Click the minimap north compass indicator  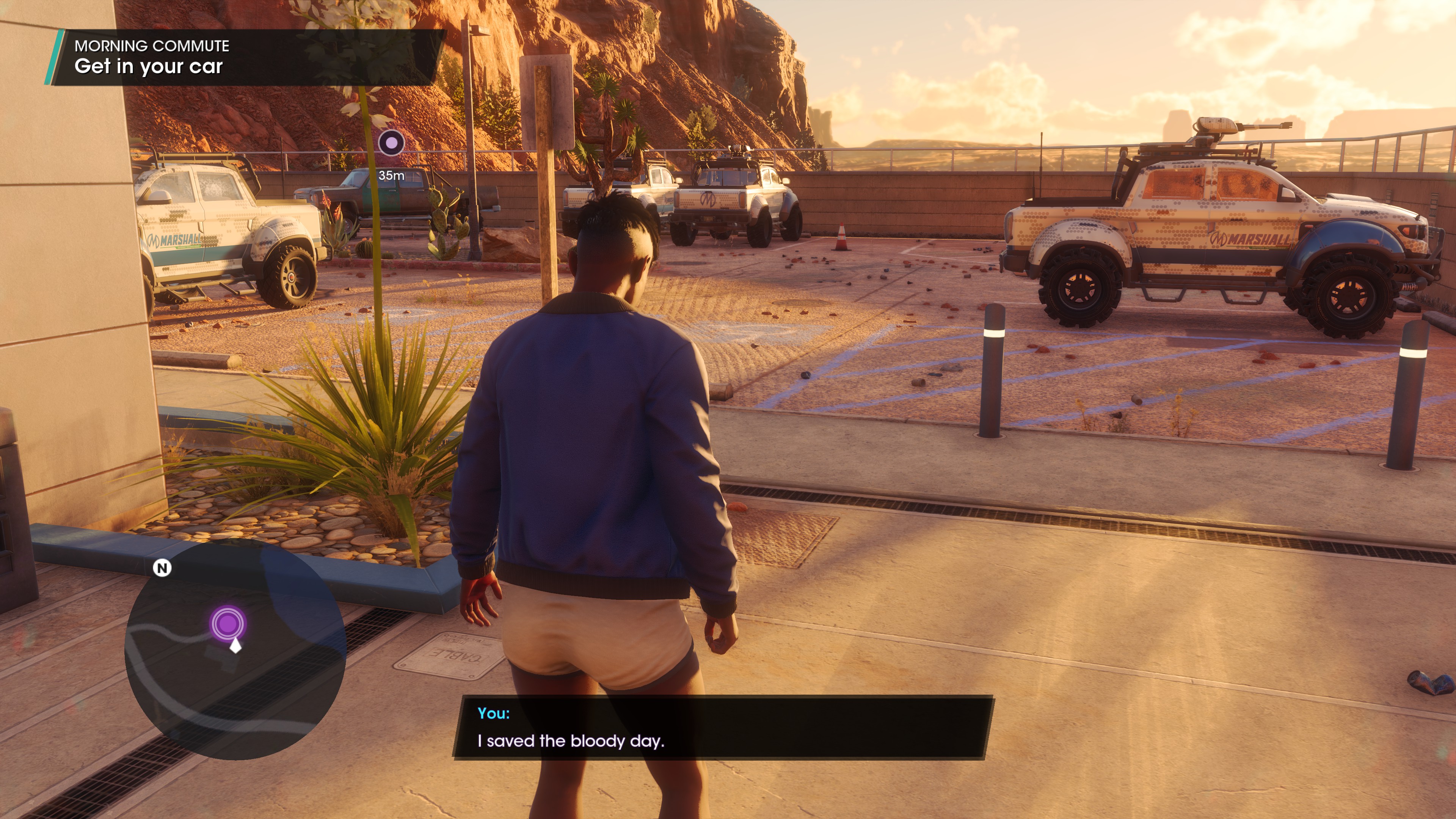point(162,568)
